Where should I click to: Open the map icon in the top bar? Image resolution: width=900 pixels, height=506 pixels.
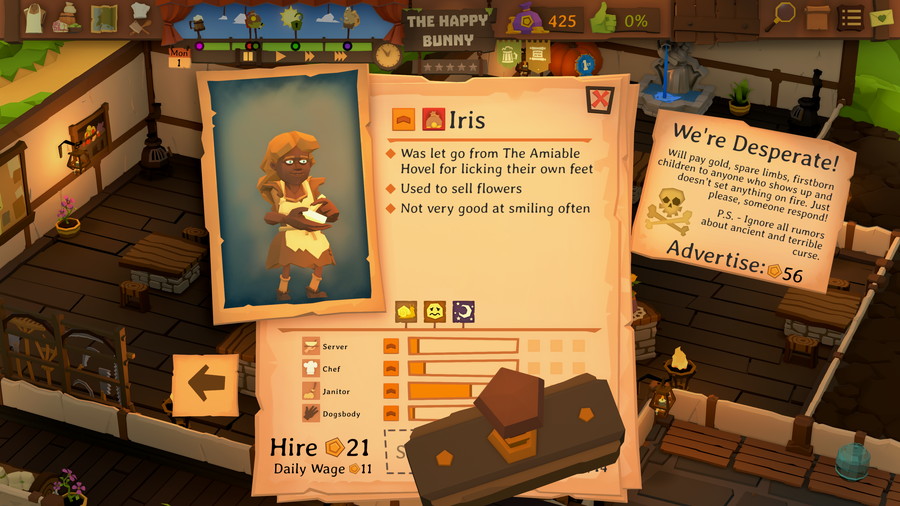pyautogui.click(x=103, y=18)
